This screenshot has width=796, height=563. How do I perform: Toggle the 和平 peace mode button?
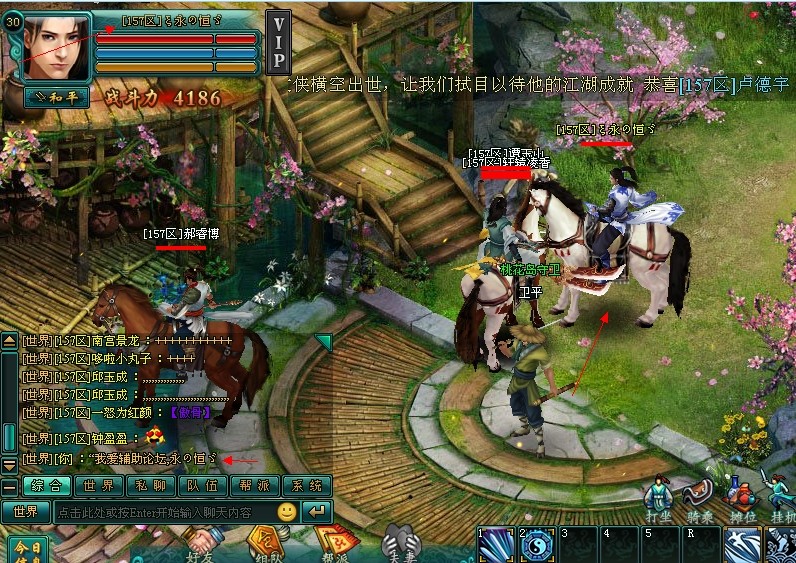pyautogui.click(x=56, y=98)
